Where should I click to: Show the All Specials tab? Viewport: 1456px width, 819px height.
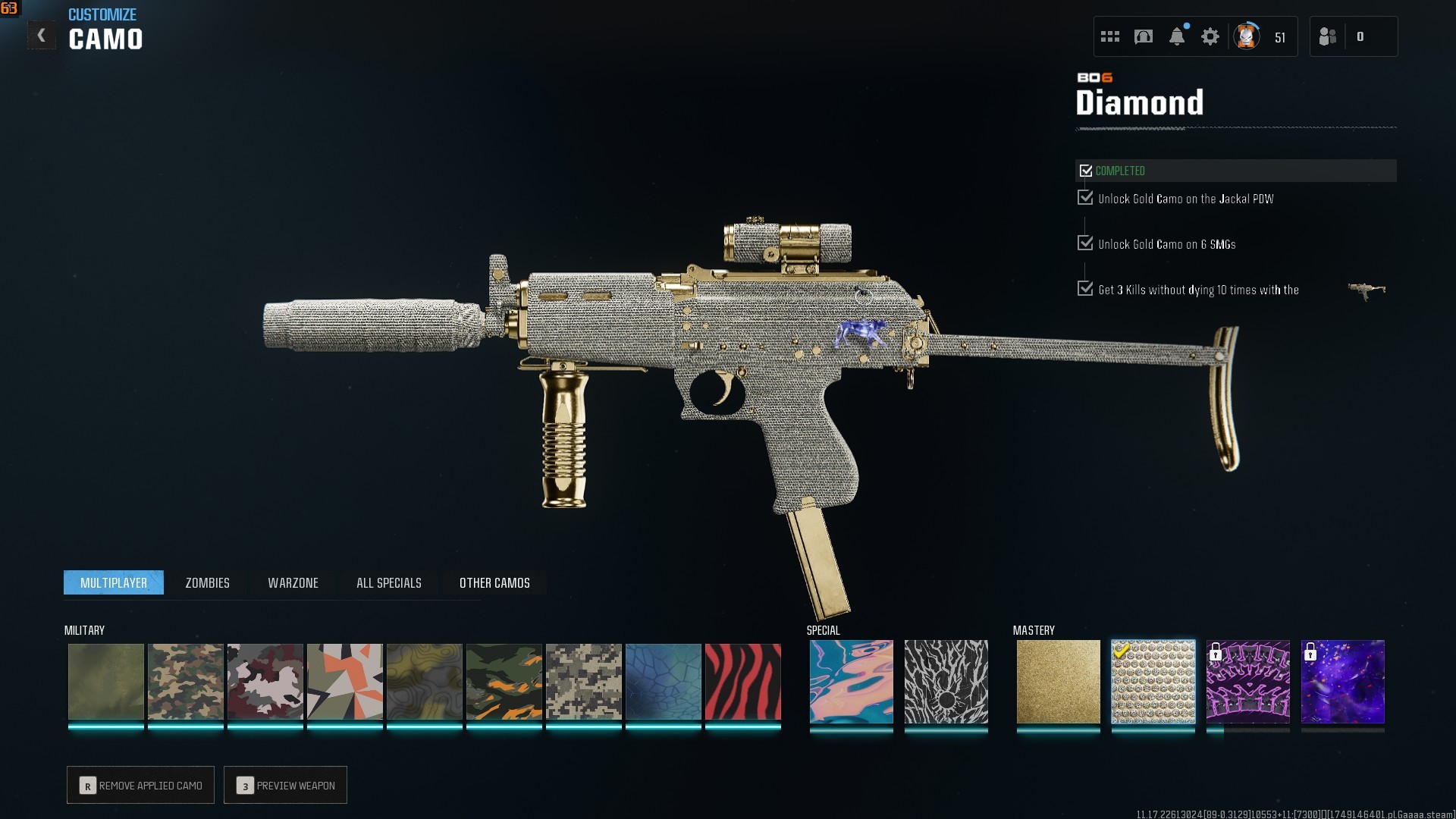(x=388, y=582)
